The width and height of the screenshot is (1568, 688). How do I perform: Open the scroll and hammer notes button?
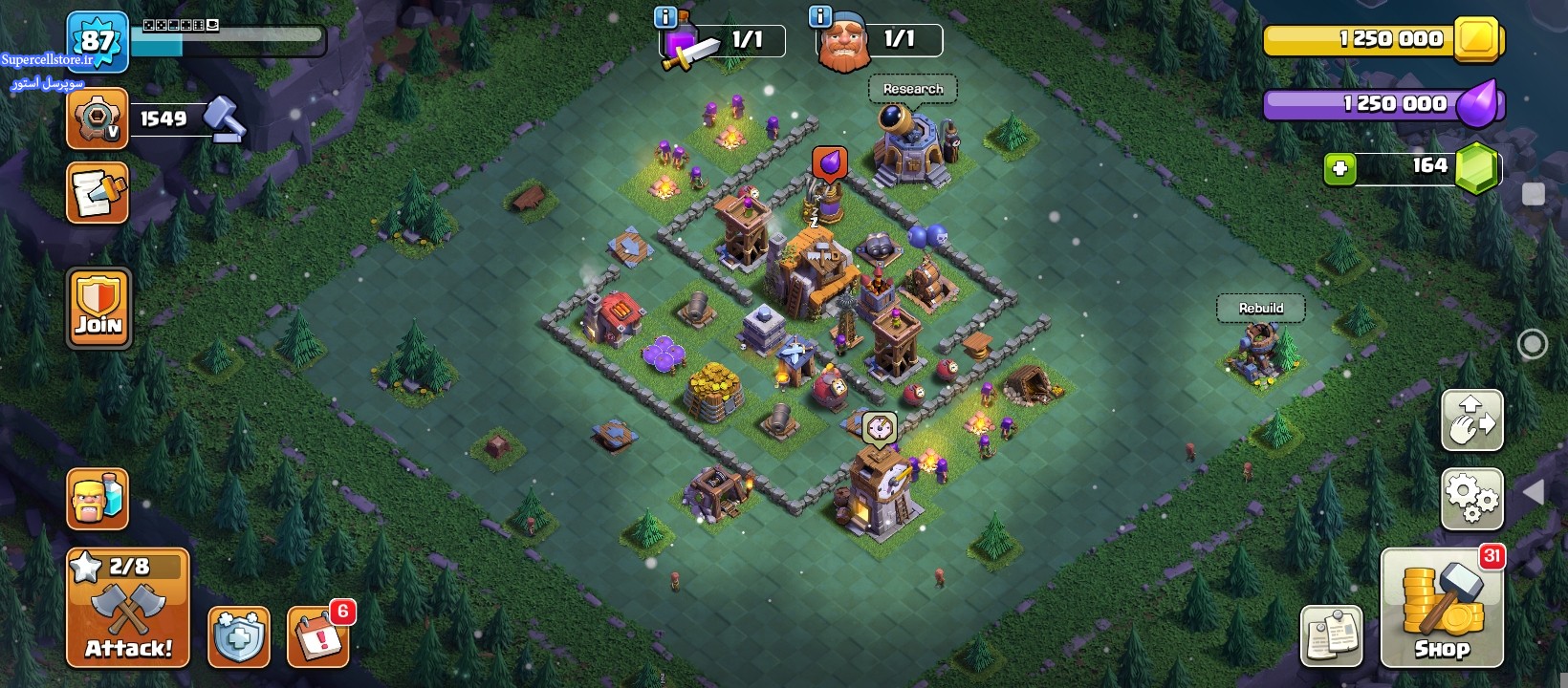point(98,193)
